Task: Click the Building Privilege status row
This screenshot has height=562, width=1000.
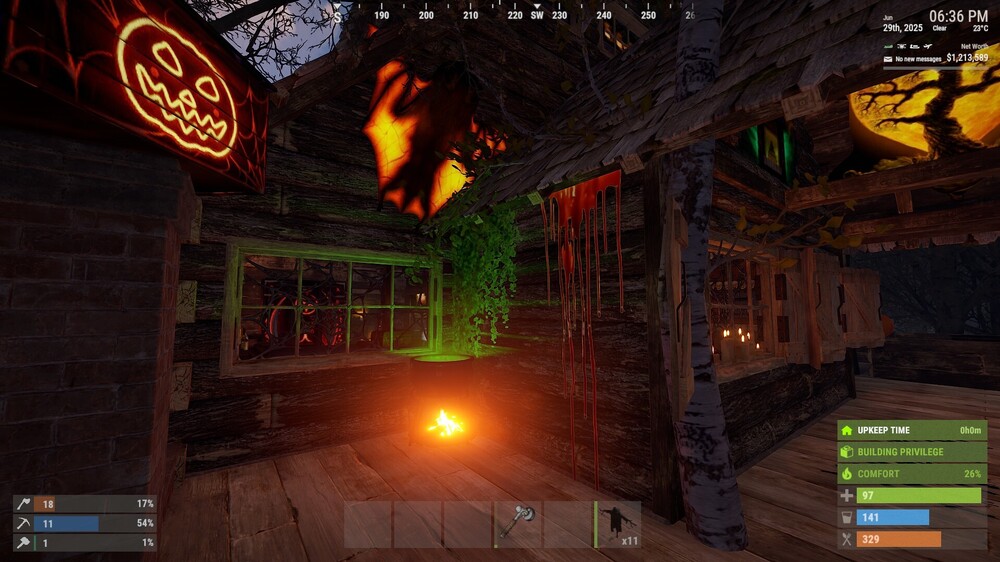Action: point(912,452)
